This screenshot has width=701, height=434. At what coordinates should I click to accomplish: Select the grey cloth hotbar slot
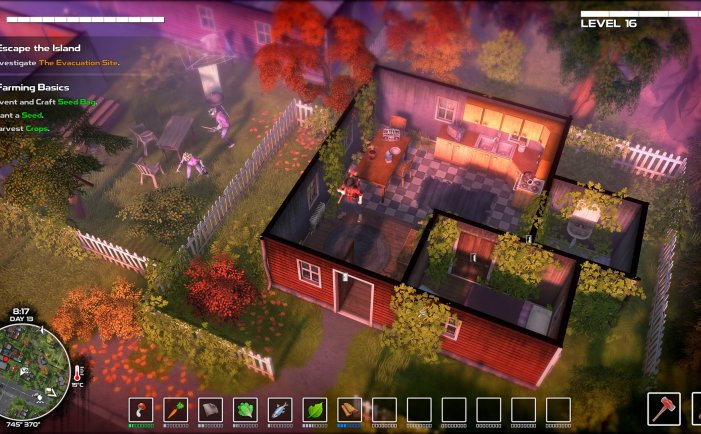(x=210, y=409)
